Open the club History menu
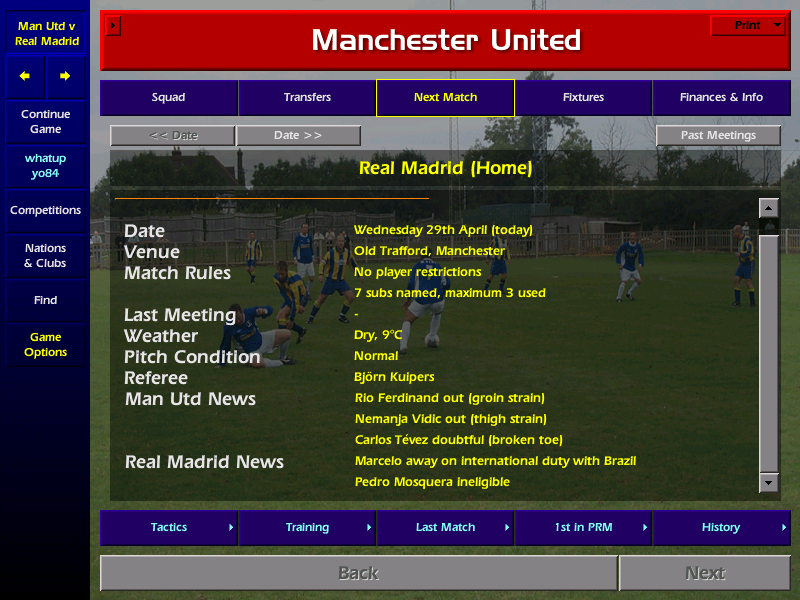The width and height of the screenshot is (800, 600). coord(721,527)
